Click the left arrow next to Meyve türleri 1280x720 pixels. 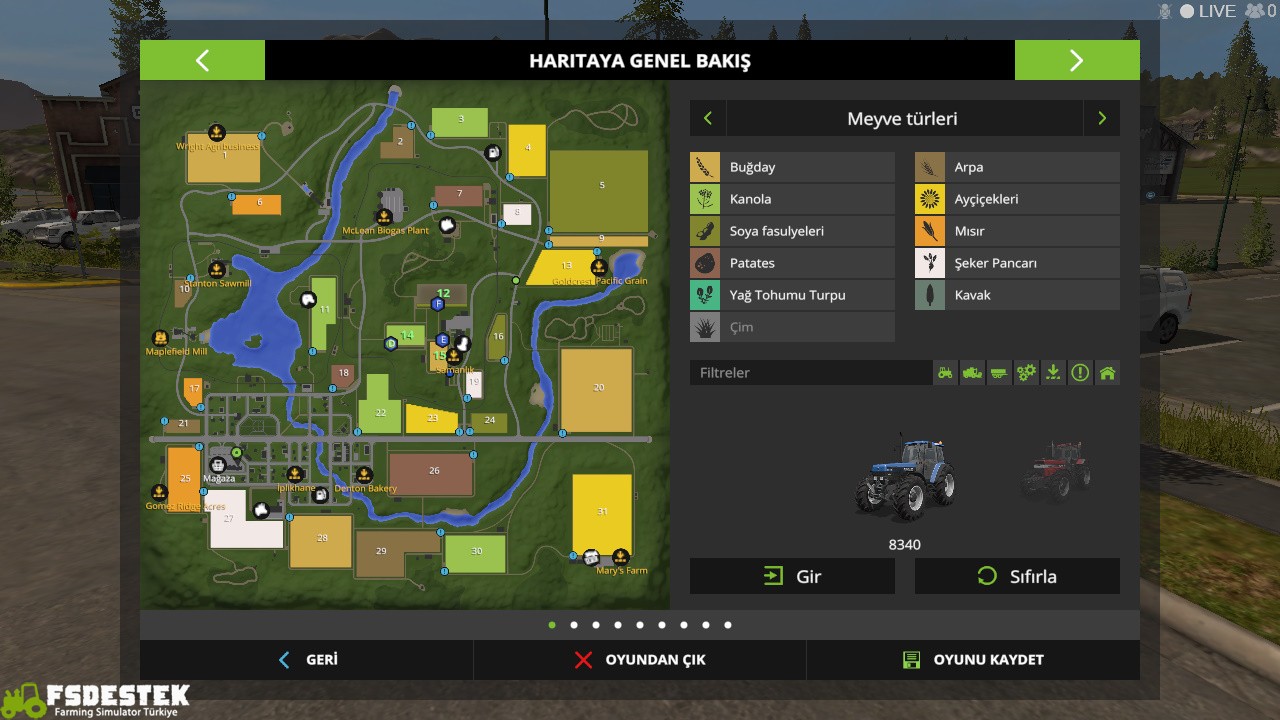[x=707, y=118]
